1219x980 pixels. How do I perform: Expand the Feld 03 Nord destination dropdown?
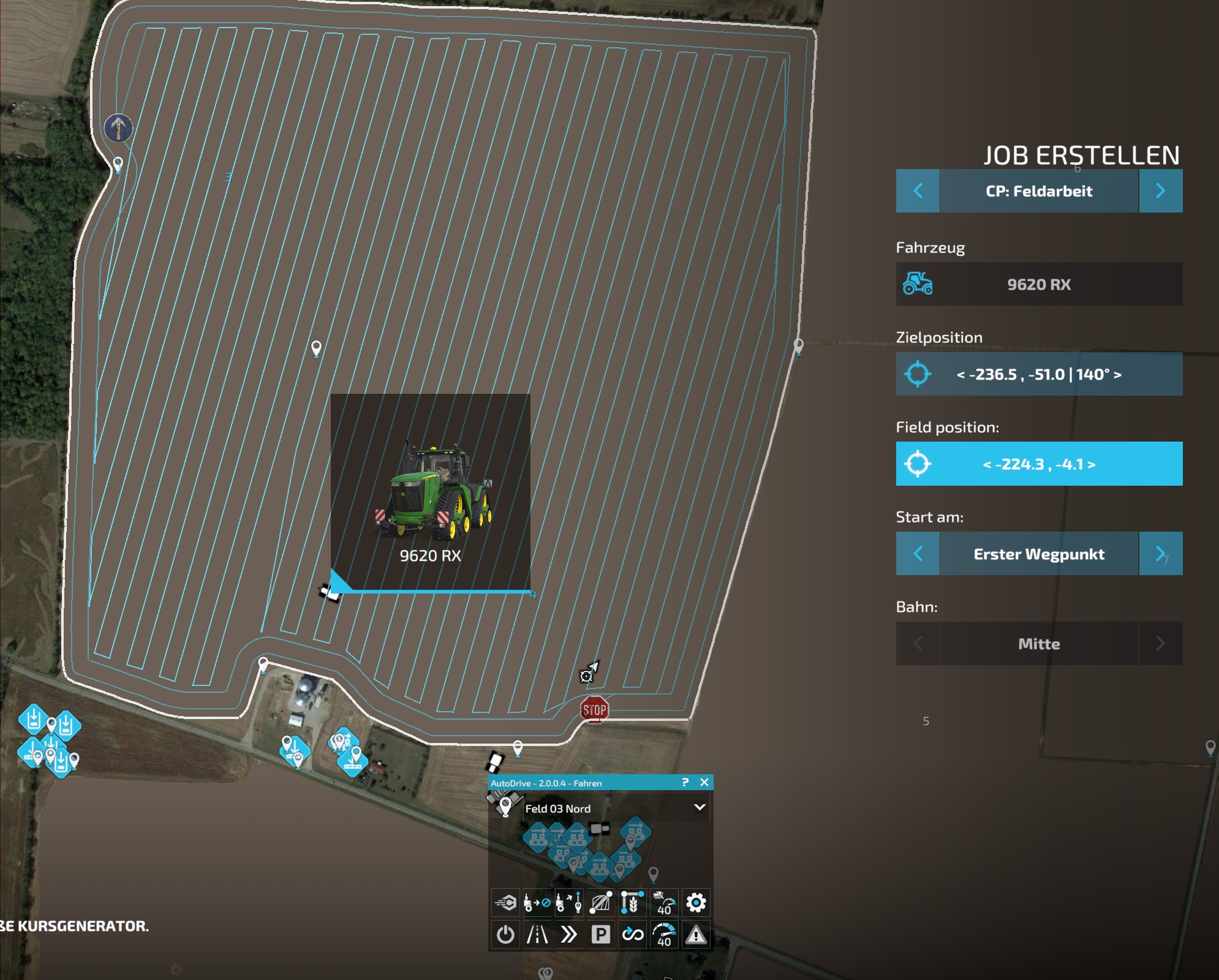698,809
